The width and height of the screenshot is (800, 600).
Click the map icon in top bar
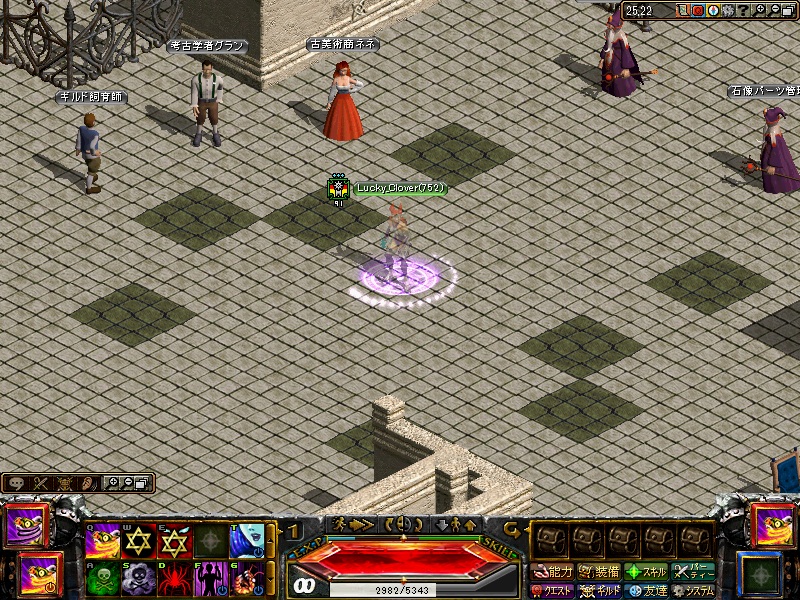click(x=681, y=10)
